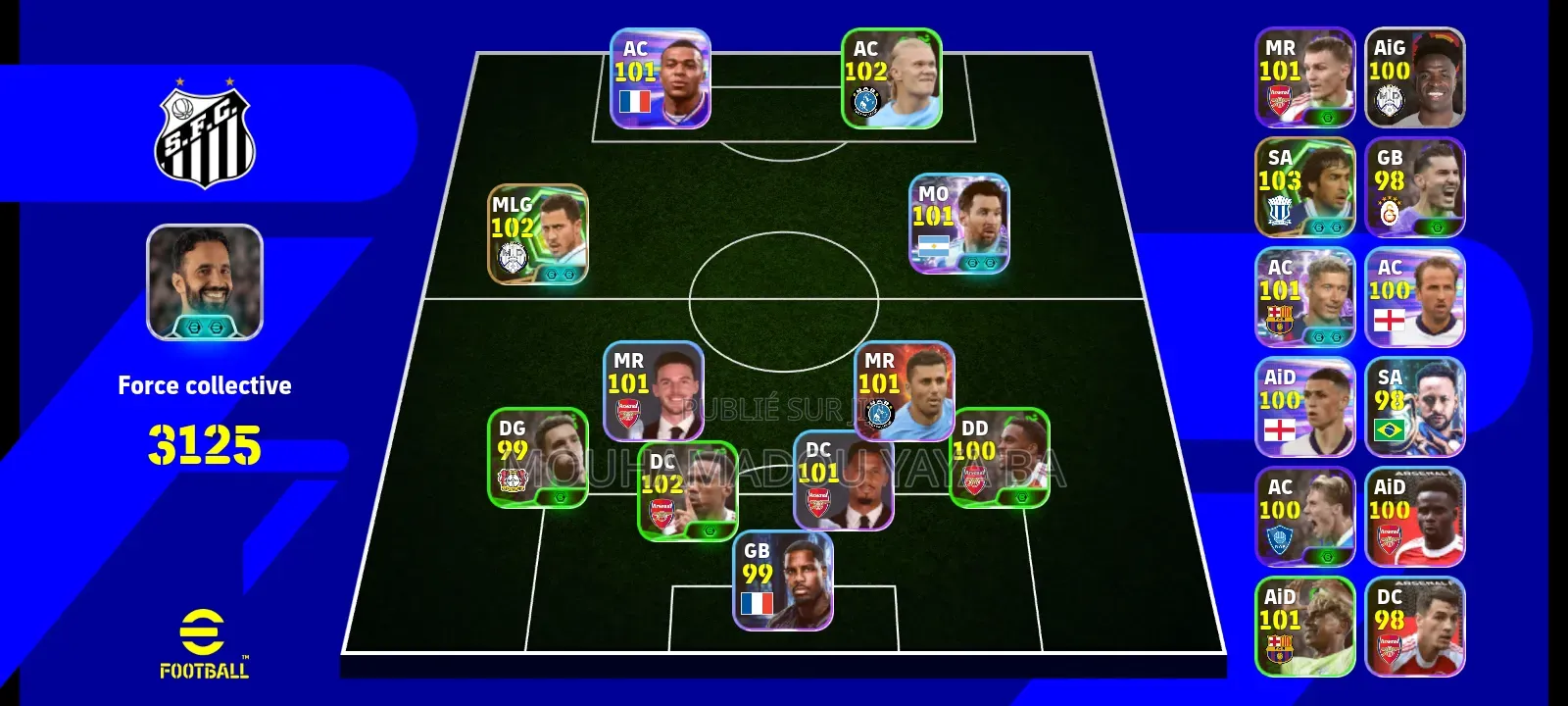1568x706 pixels.
Task: Select the SA 103 substitute card
Action: 1304,187
